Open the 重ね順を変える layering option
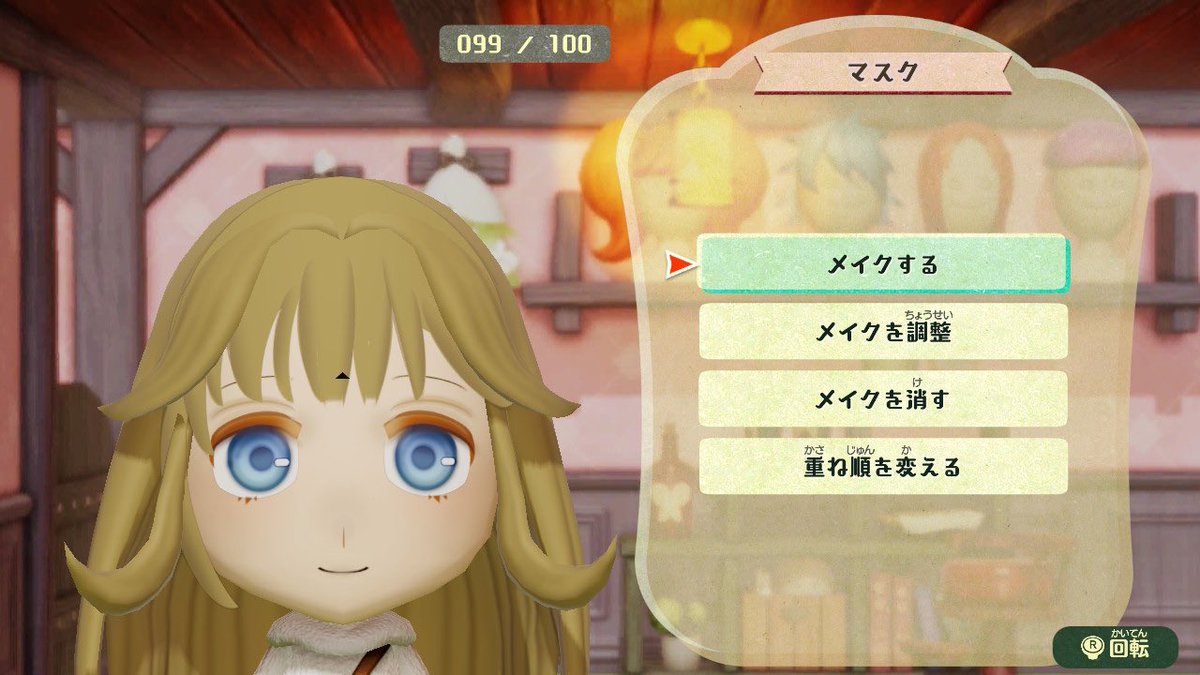The height and width of the screenshot is (675, 1200). coord(882,466)
